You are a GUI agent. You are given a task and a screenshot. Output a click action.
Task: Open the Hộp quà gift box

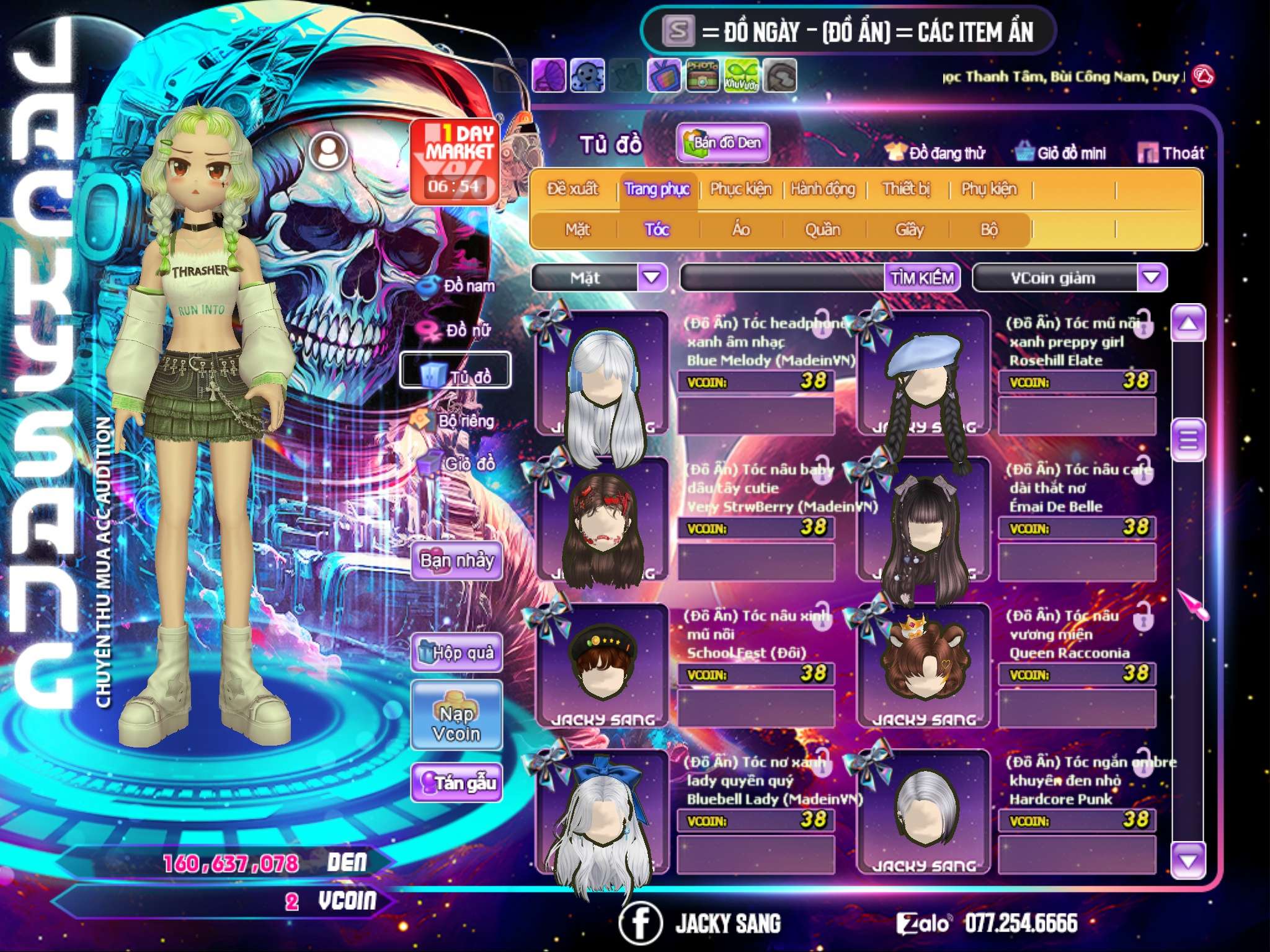(x=456, y=653)
